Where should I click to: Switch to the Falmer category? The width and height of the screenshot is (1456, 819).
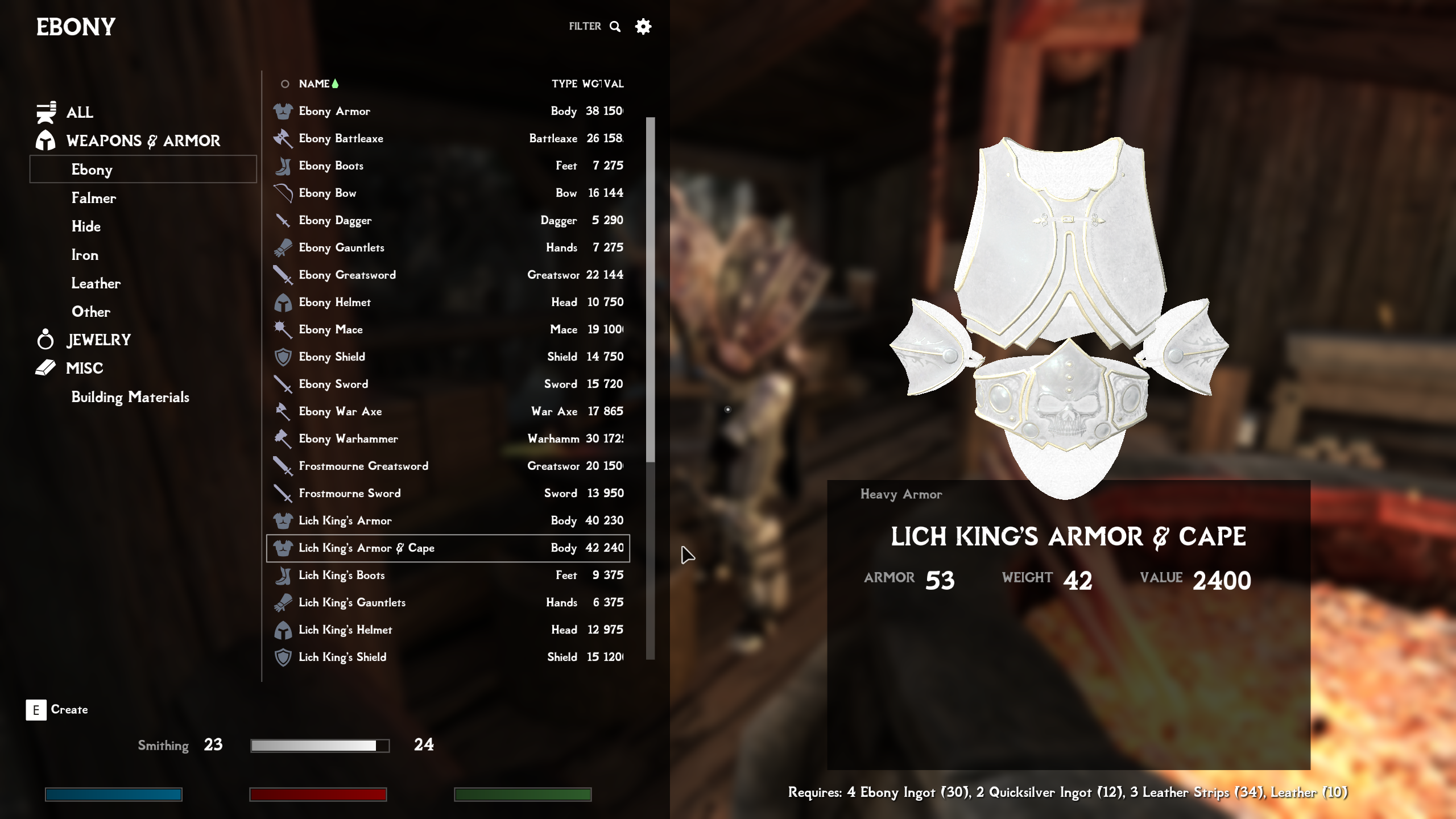(94, 198)
